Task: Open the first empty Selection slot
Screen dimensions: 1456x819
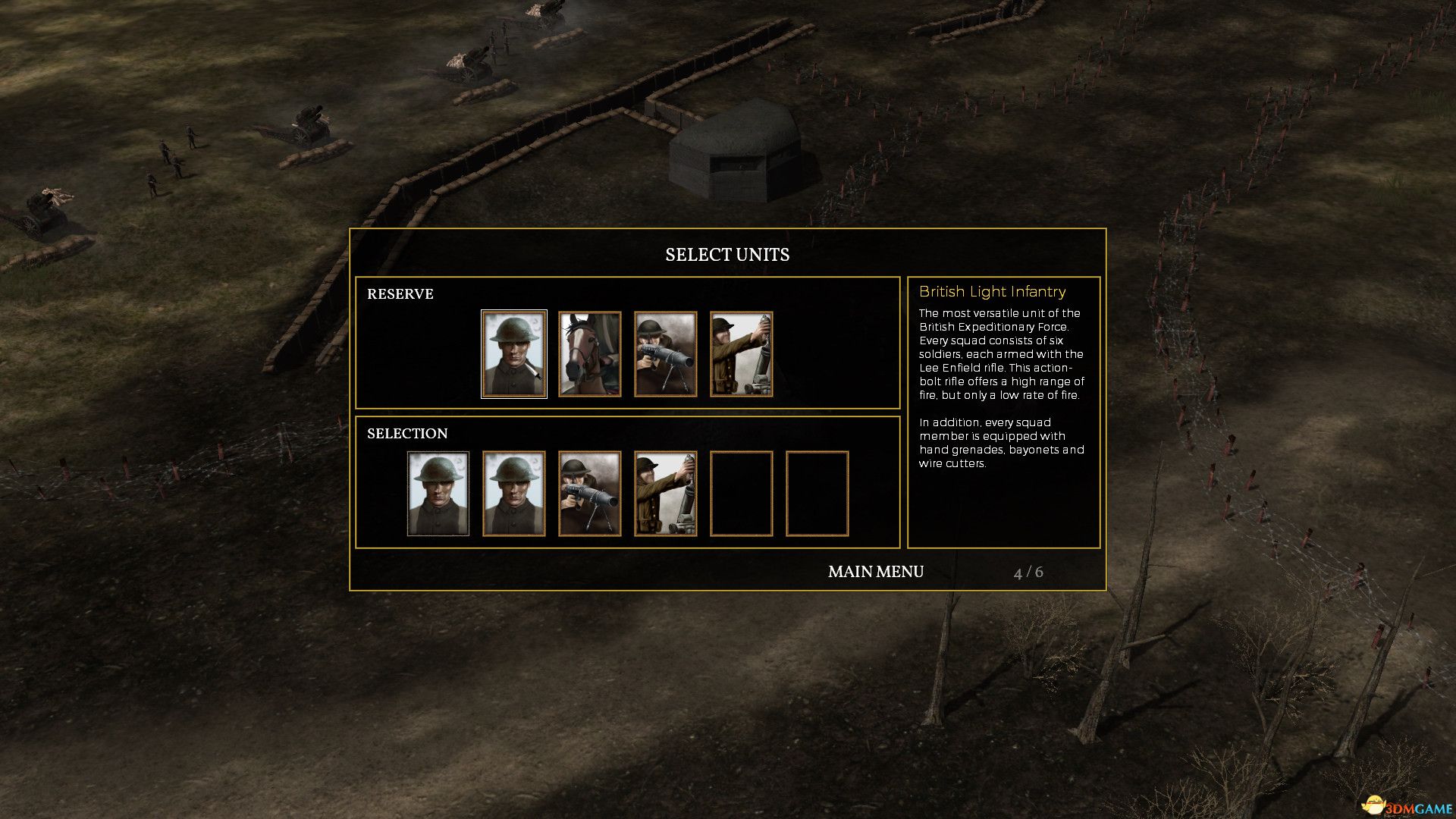Action: pos(742,493)
